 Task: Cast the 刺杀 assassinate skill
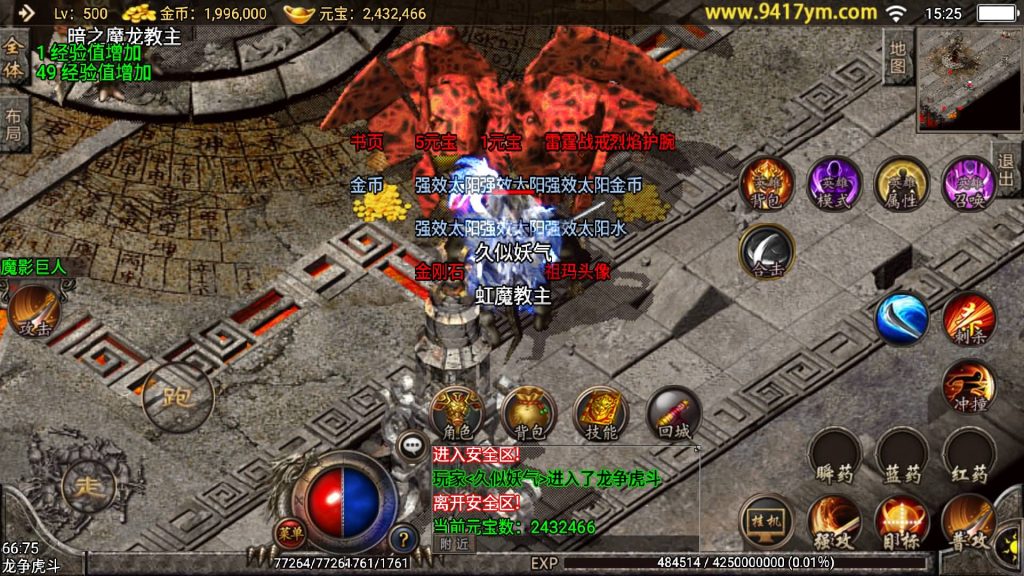(968, 318)
